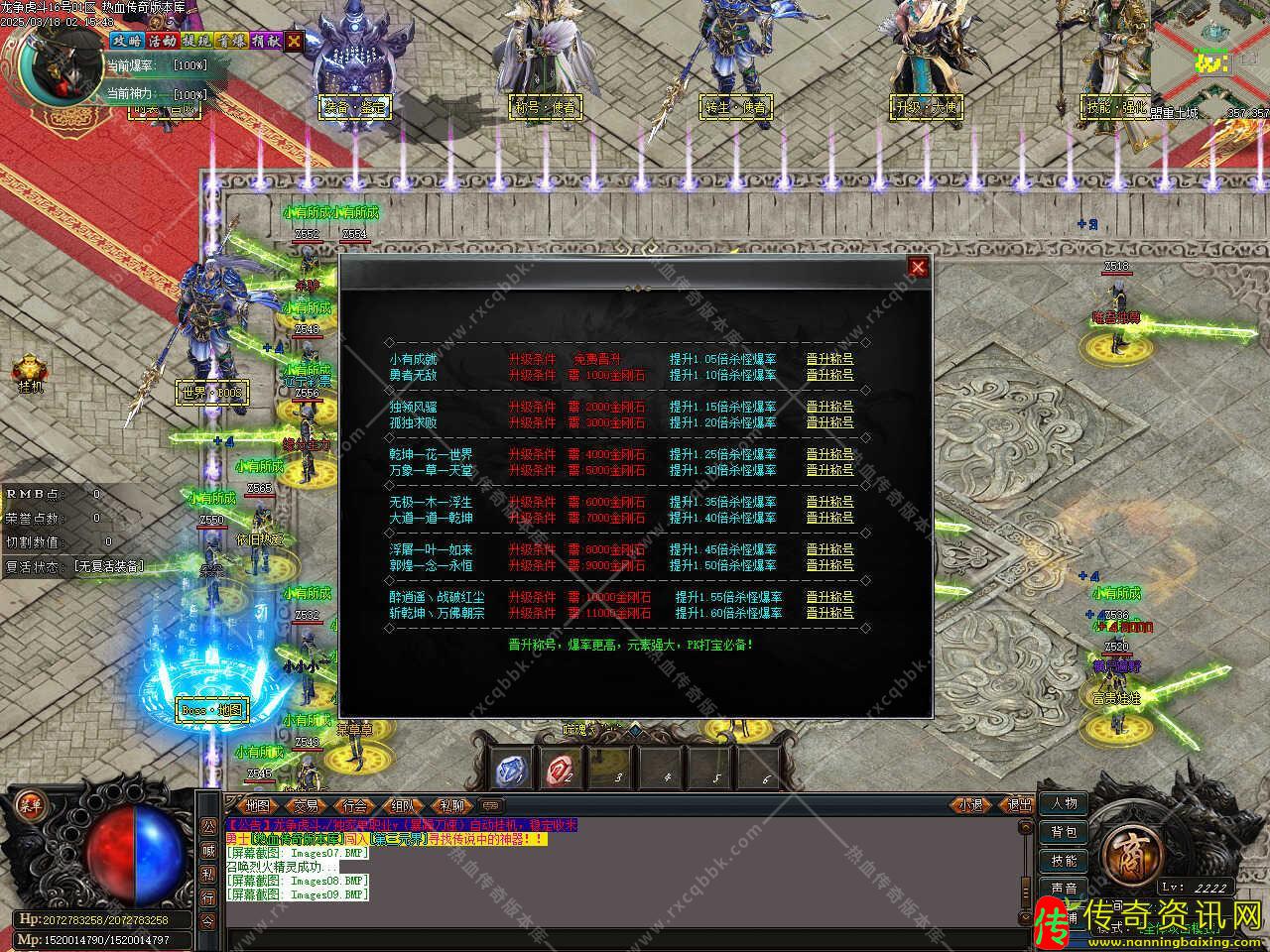Open the 攻略 guide tab
The width and height of the screenshot is (1270, 952).
pyautogui.click(x=127, y=41)
